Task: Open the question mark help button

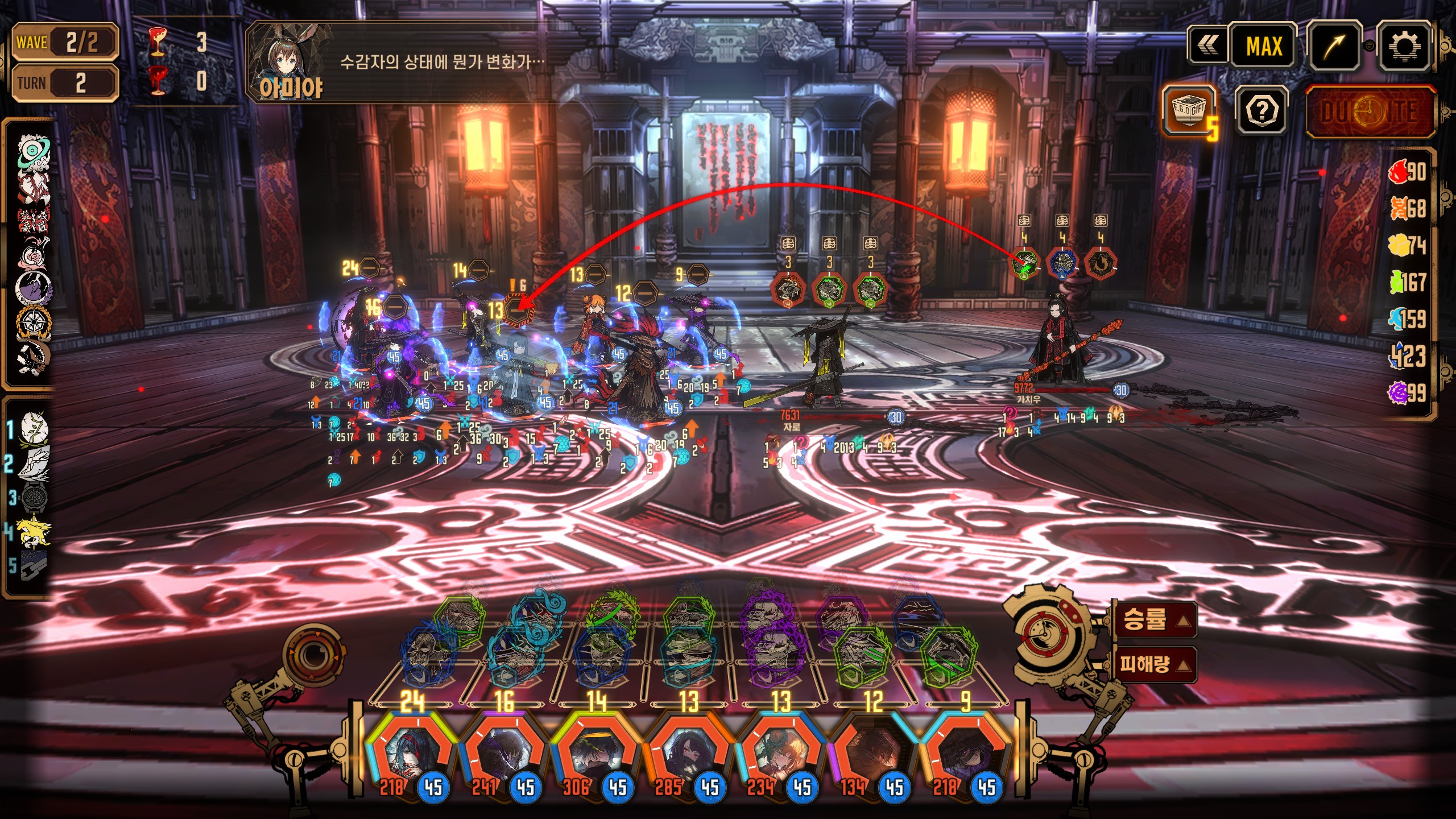Action: coord(1261,110)
